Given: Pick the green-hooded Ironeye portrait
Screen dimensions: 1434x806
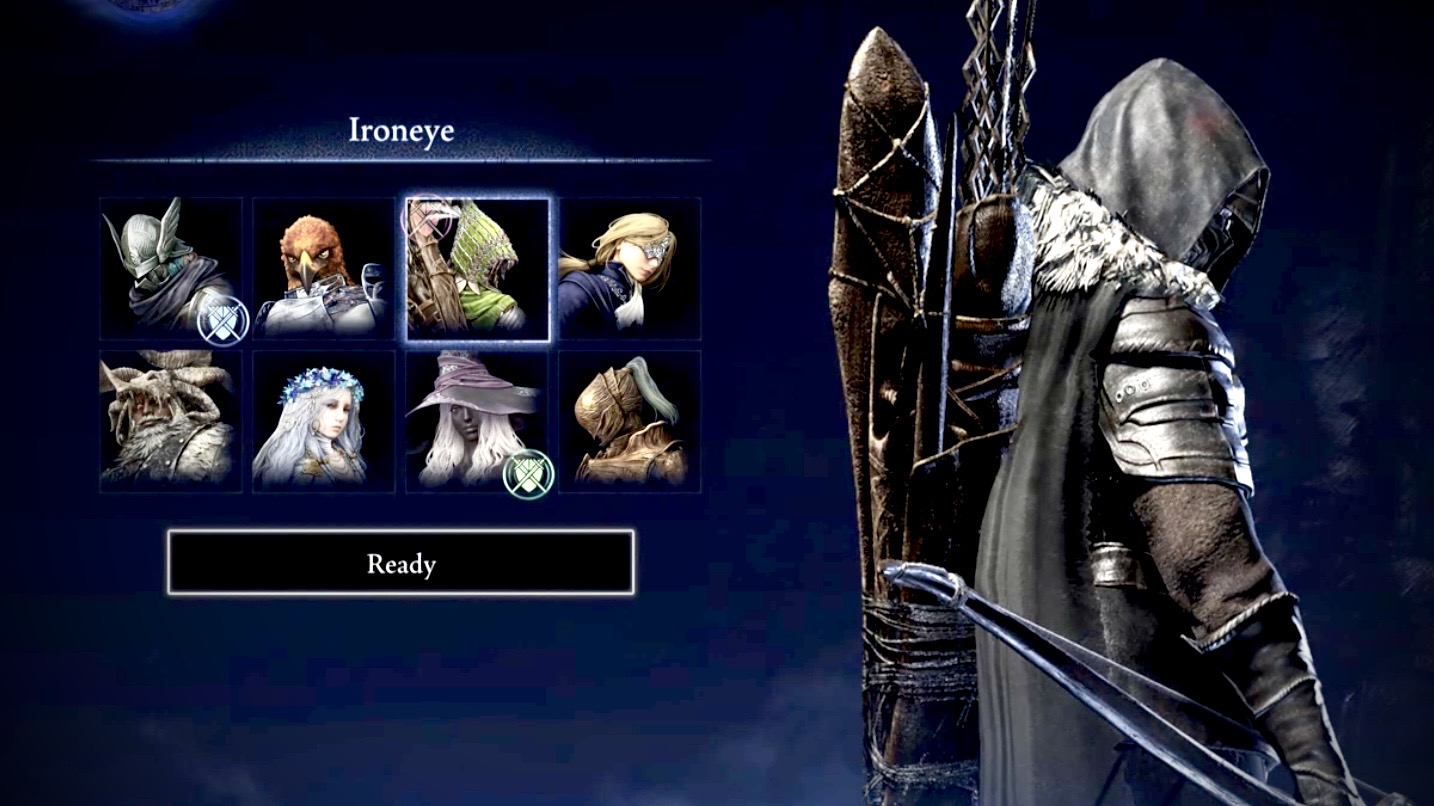Looking at the screenshot, I should [477, 268].
